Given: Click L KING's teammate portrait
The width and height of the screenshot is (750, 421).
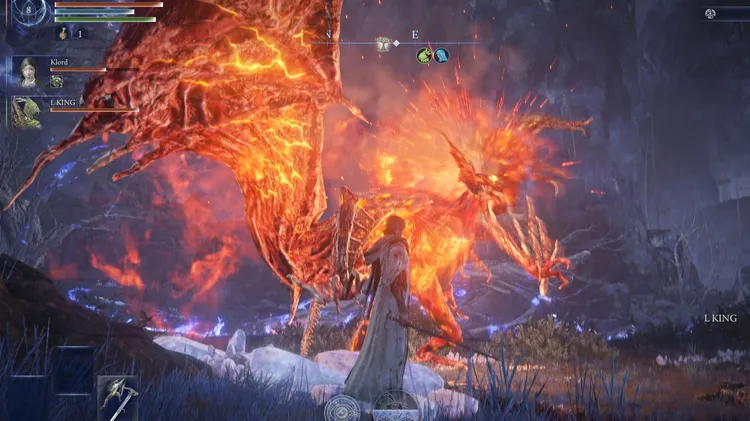Looking at the screenshot, I should (25, 111).
